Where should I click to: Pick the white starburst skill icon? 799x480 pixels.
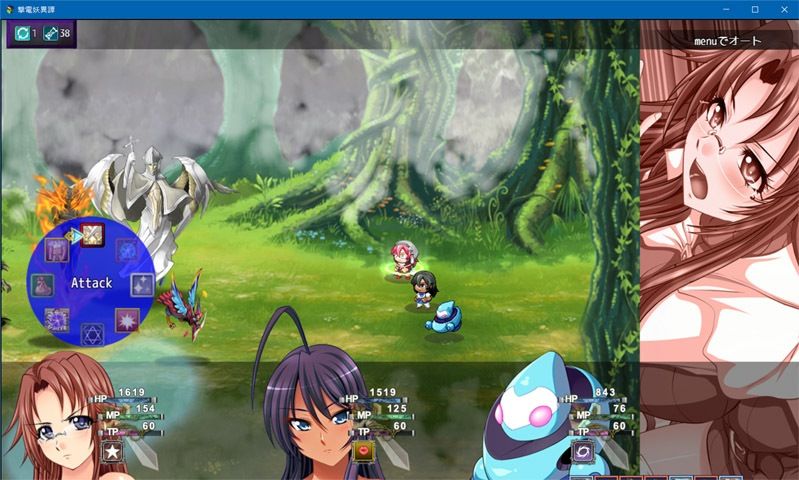click(127, 320)
